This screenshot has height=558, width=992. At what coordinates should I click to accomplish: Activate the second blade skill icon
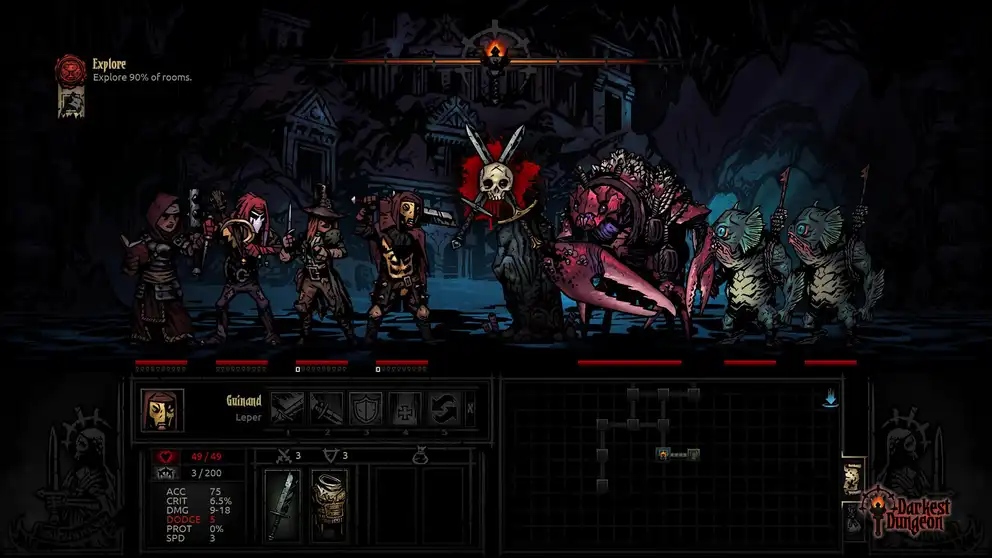[326, 408]
